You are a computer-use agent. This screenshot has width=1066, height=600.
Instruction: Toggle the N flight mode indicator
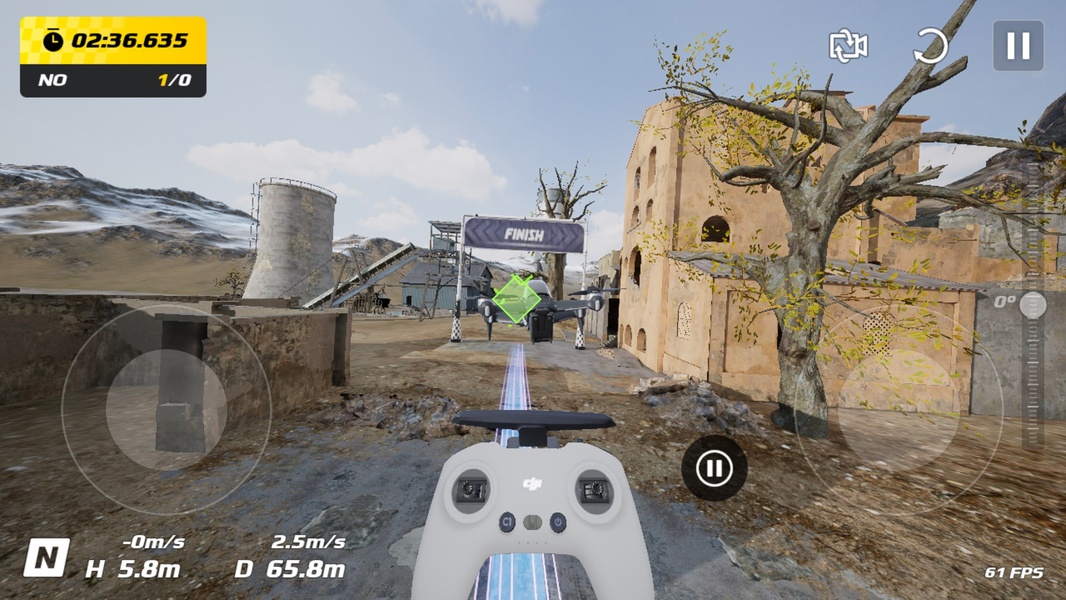pos(47,558)
